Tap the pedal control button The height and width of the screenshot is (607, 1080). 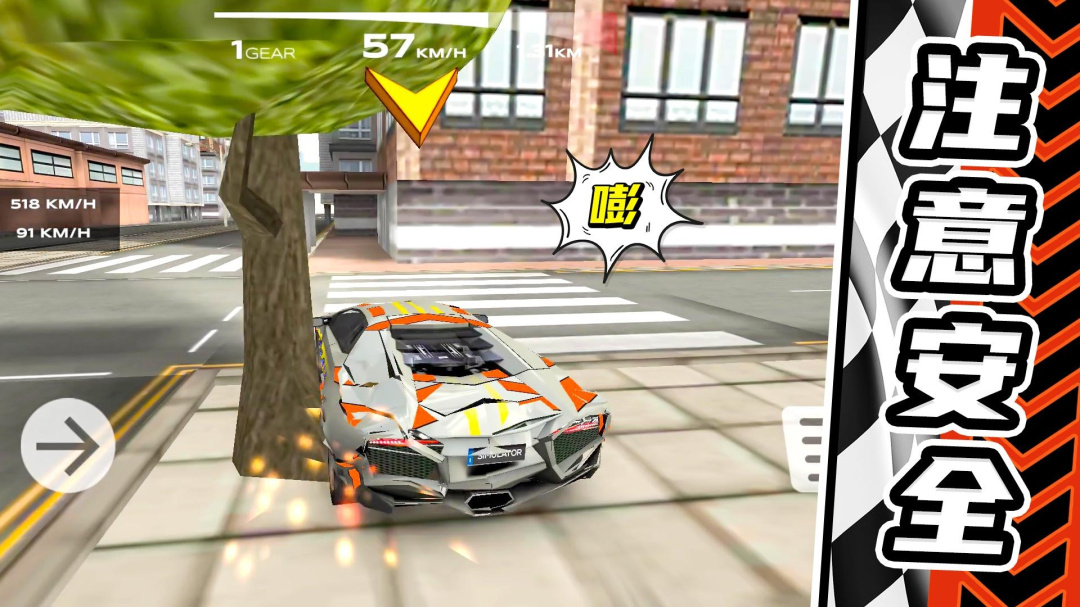[805, 448]
